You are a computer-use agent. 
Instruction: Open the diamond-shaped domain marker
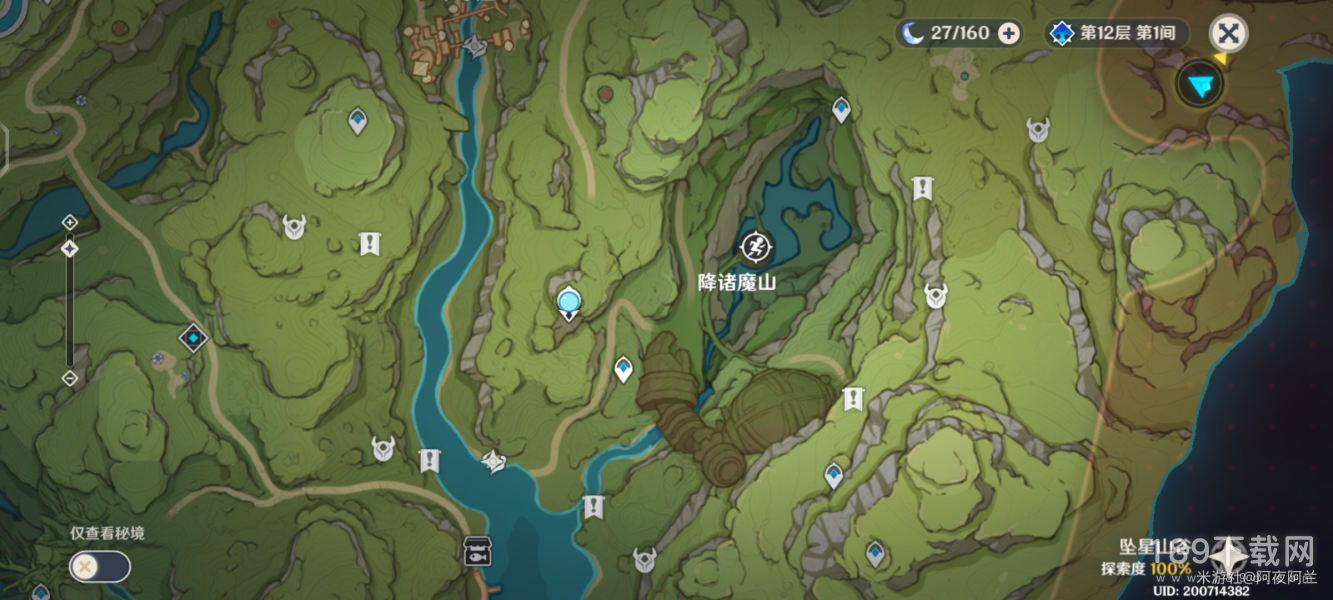(x=193, y=338)
